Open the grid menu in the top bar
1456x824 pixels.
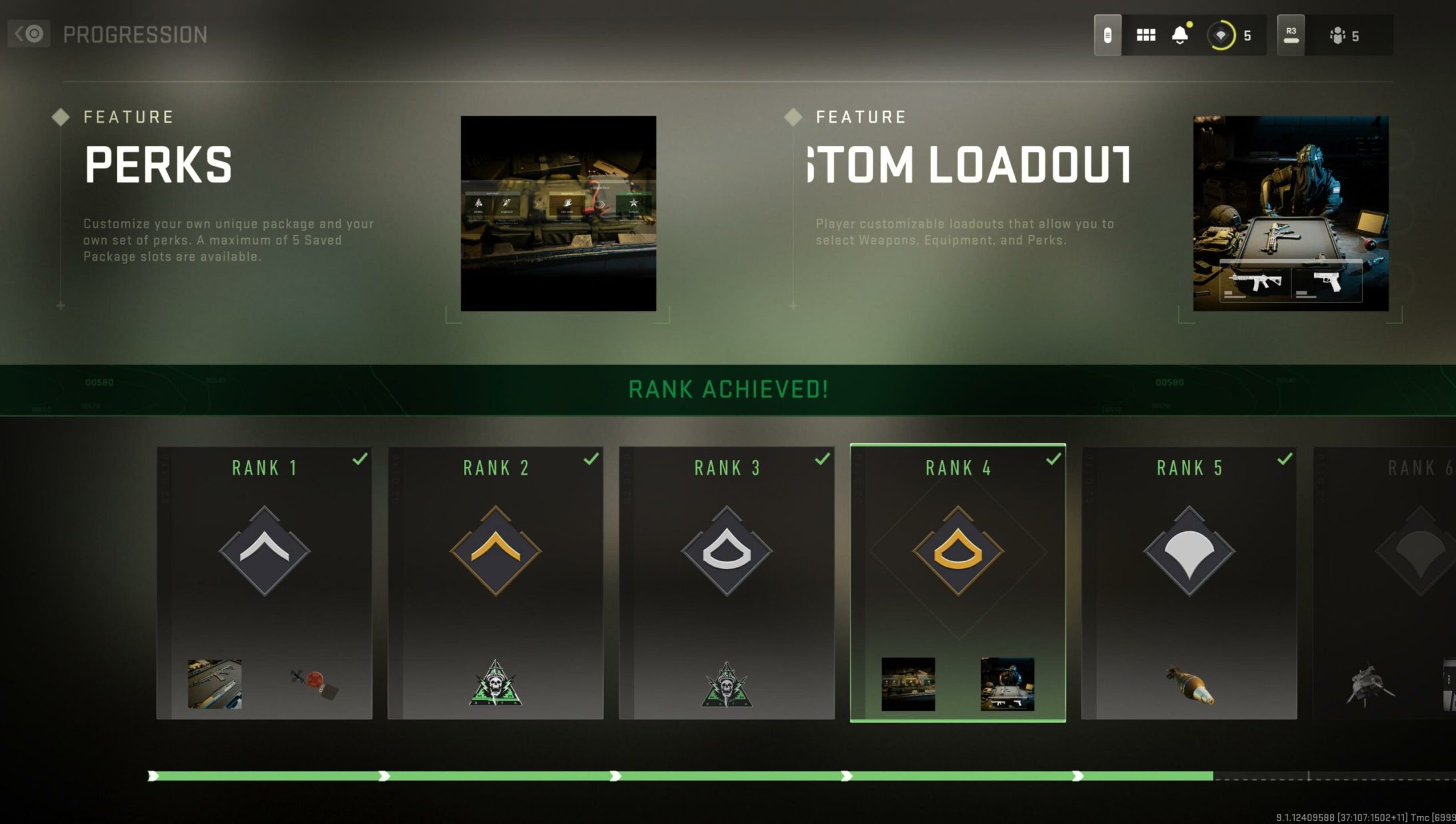(1146, 36)
